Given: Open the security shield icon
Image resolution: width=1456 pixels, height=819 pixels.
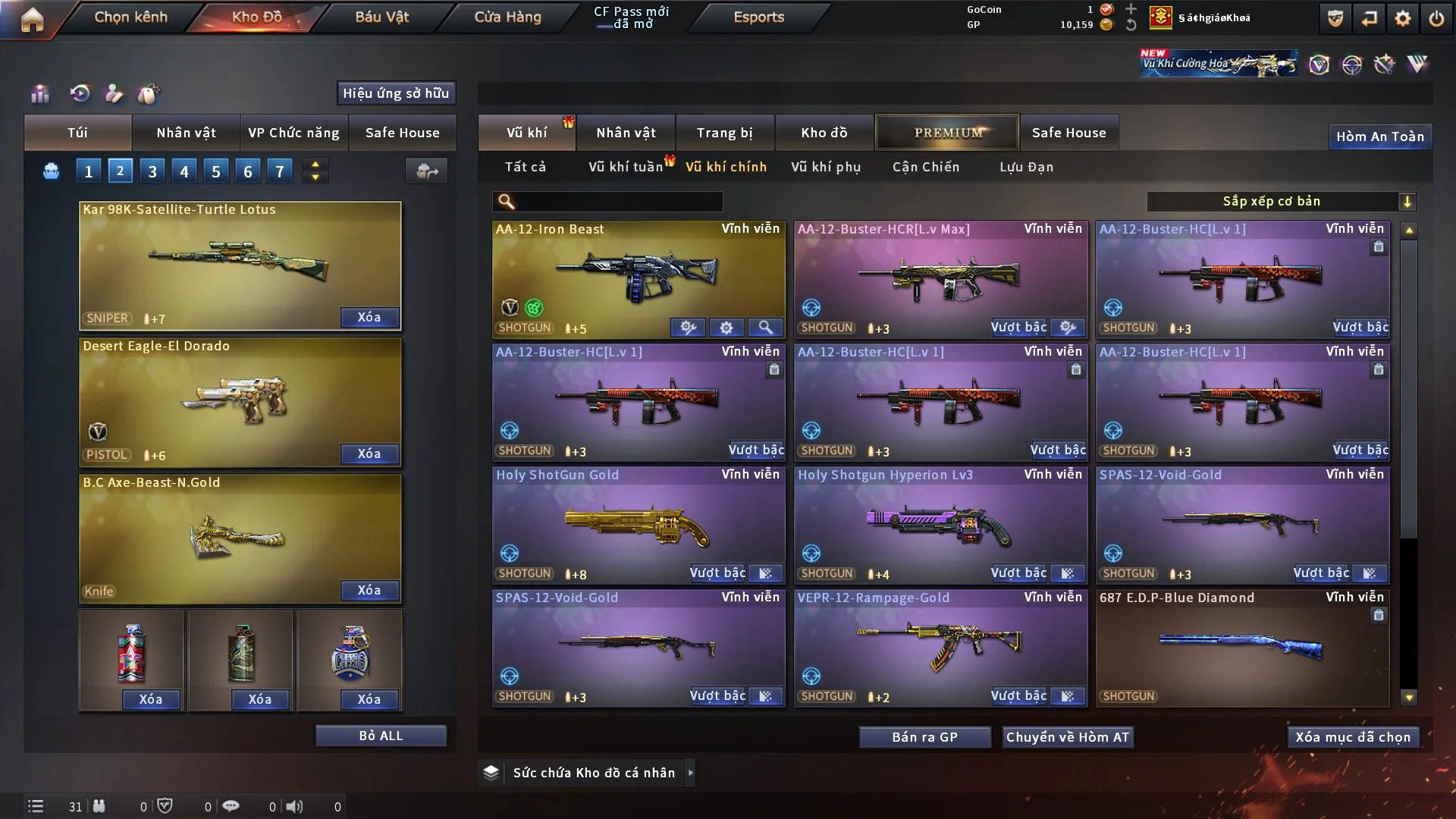Looking at the screenshot, I should tap(1334, 18).
